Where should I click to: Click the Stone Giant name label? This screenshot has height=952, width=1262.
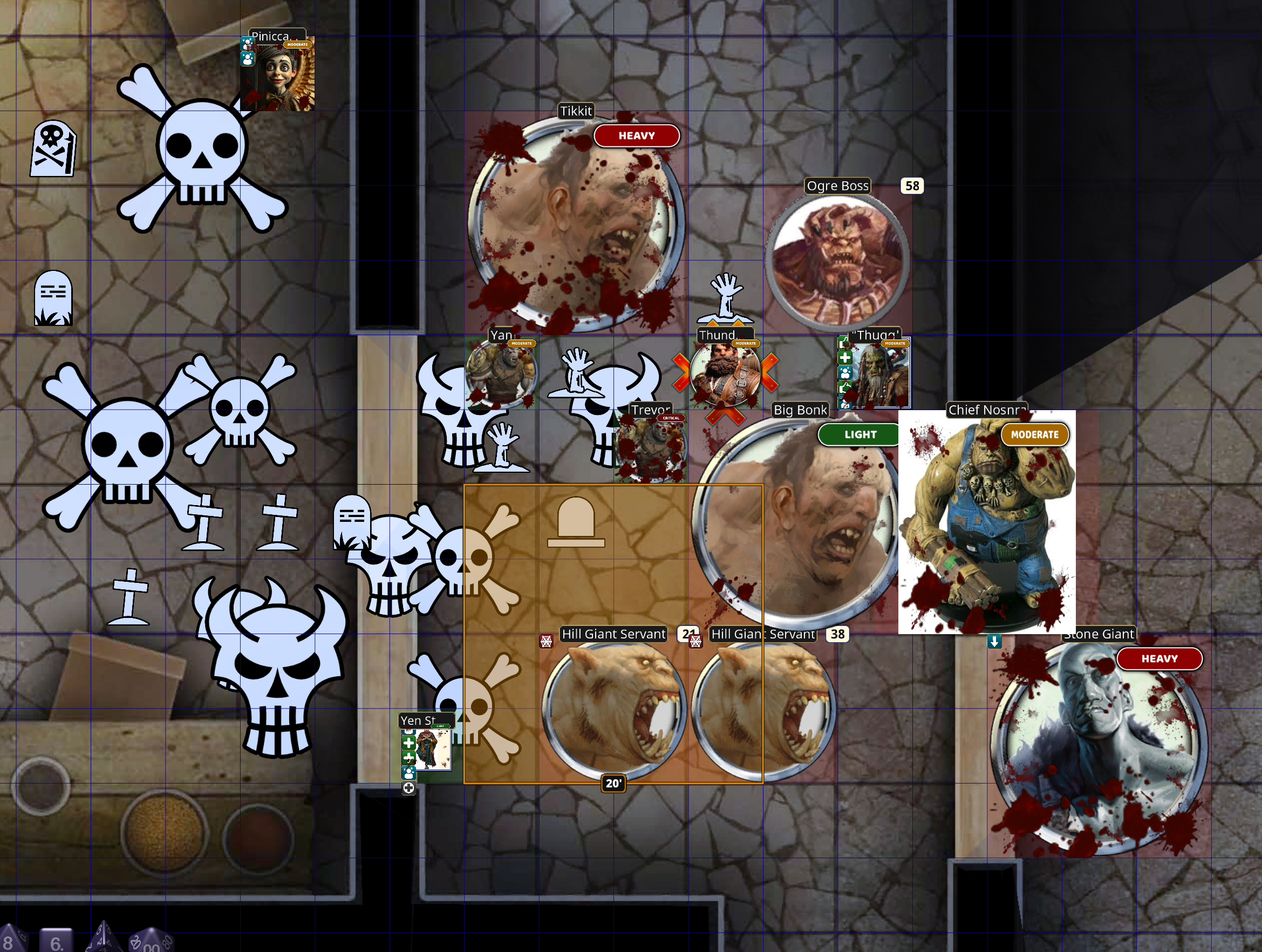pos(1099,634)
